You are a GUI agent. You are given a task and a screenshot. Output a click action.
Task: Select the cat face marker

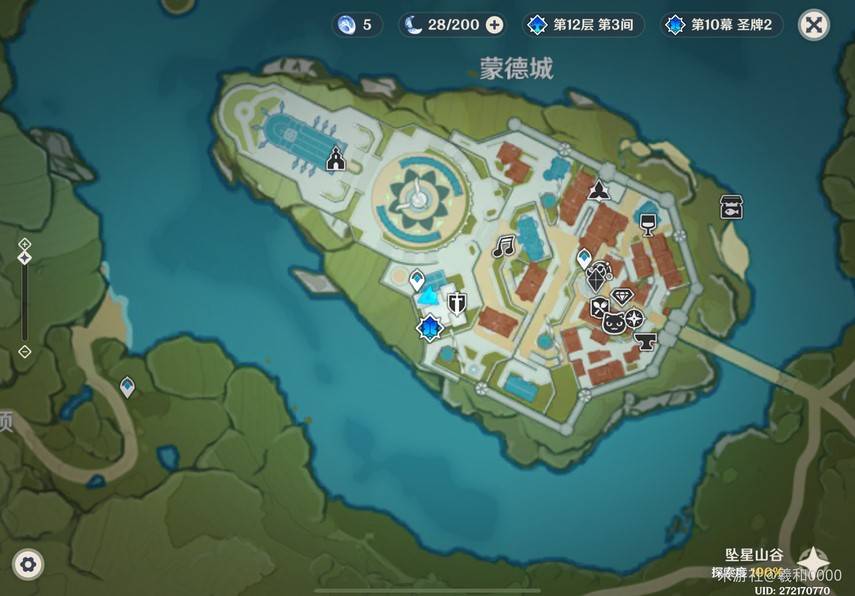[613, 322]
